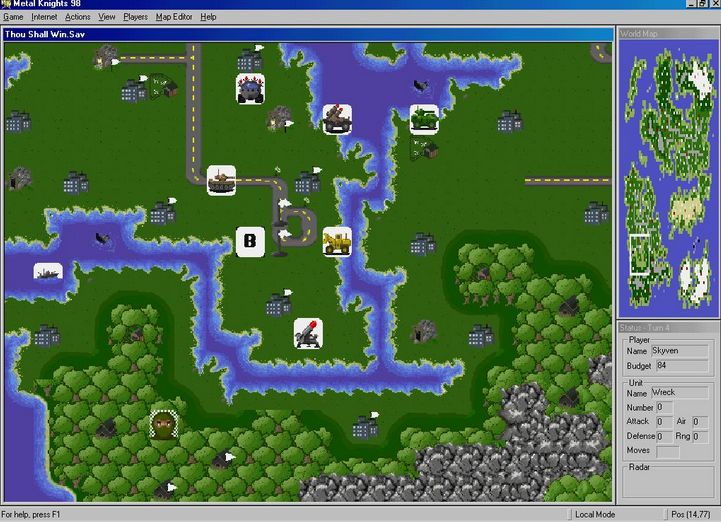Viewport: 721px width, 522px height.
Task: Open the Players menu
Action: click(136, 17)
